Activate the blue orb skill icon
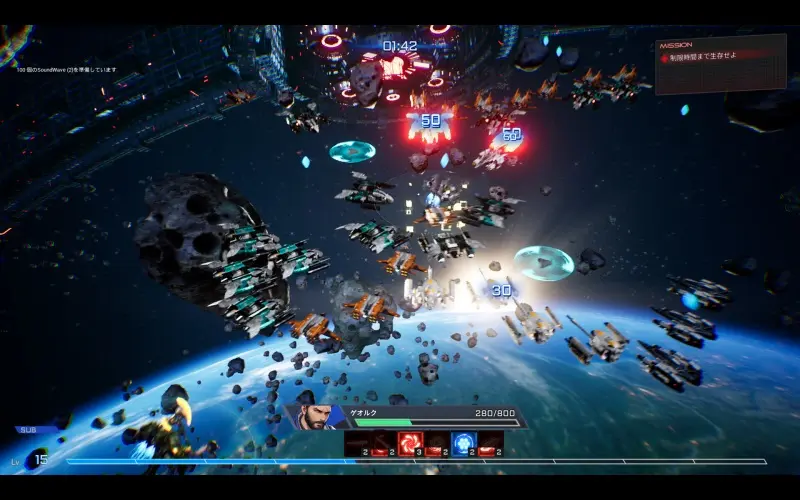The height and width of the screenshot is (500, 800). 463,442
